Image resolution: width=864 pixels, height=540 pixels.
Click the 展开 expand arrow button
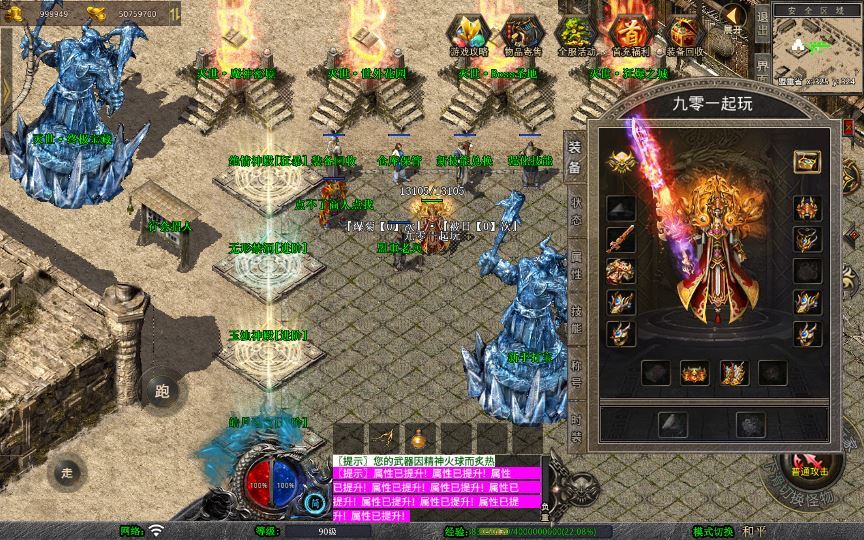click(735, 19)
